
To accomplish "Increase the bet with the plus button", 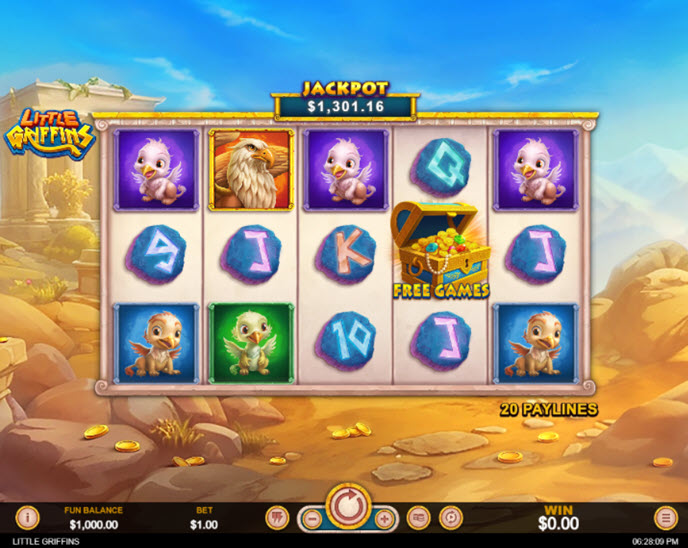I will point(383,518).
